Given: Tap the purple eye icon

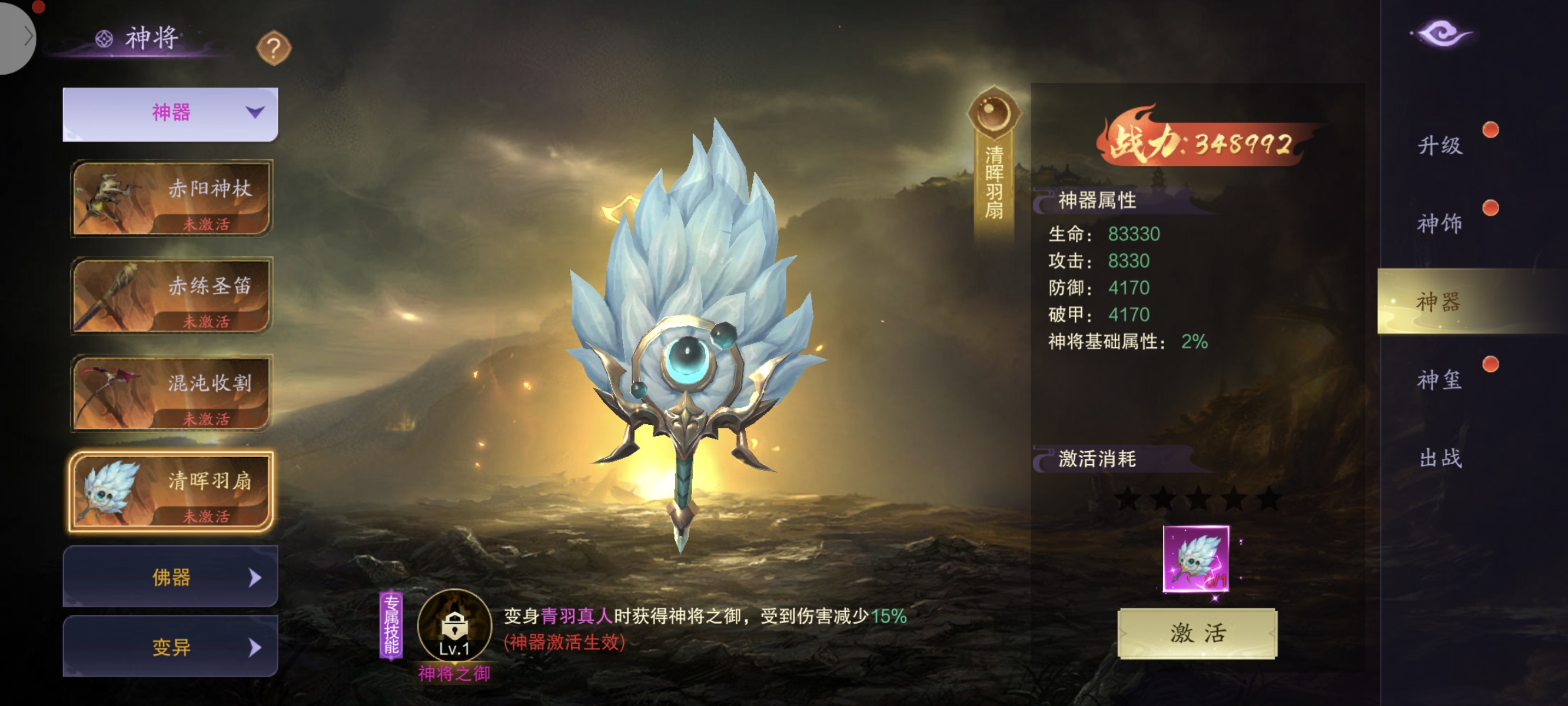Looking at the screenshot, I should (1441, 33).
